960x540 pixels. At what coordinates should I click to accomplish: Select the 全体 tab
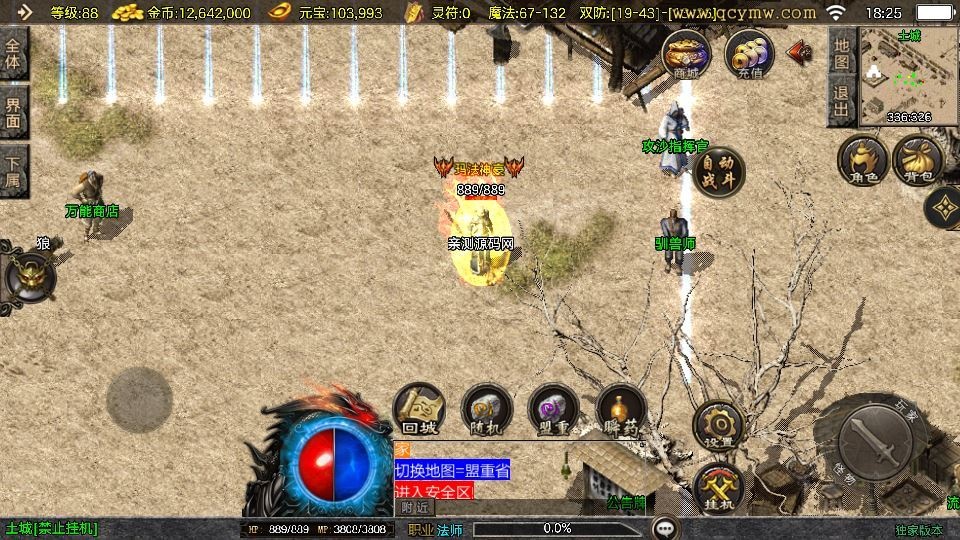tap(14, 52)
